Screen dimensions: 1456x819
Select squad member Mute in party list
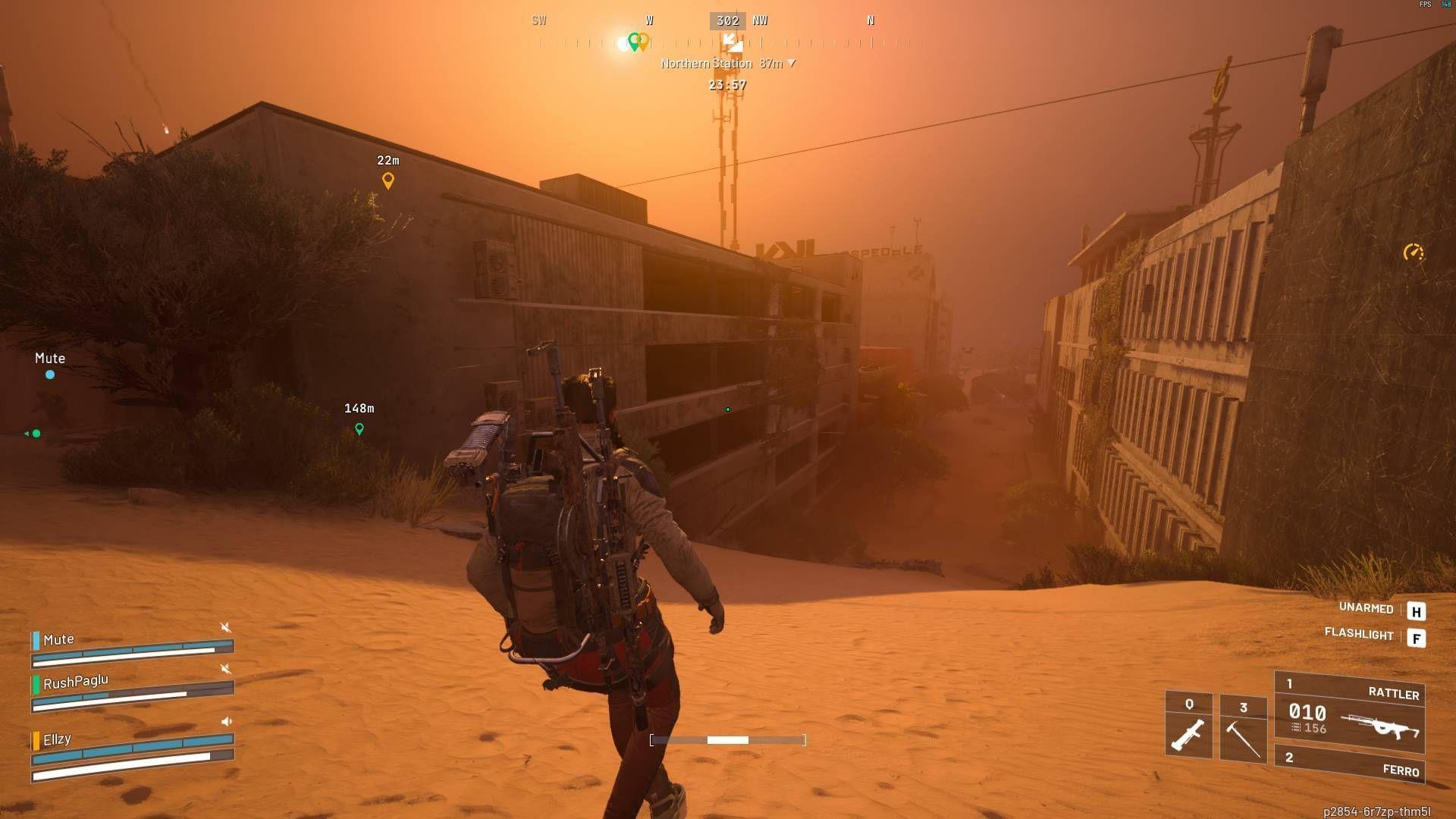coord(58,640)
